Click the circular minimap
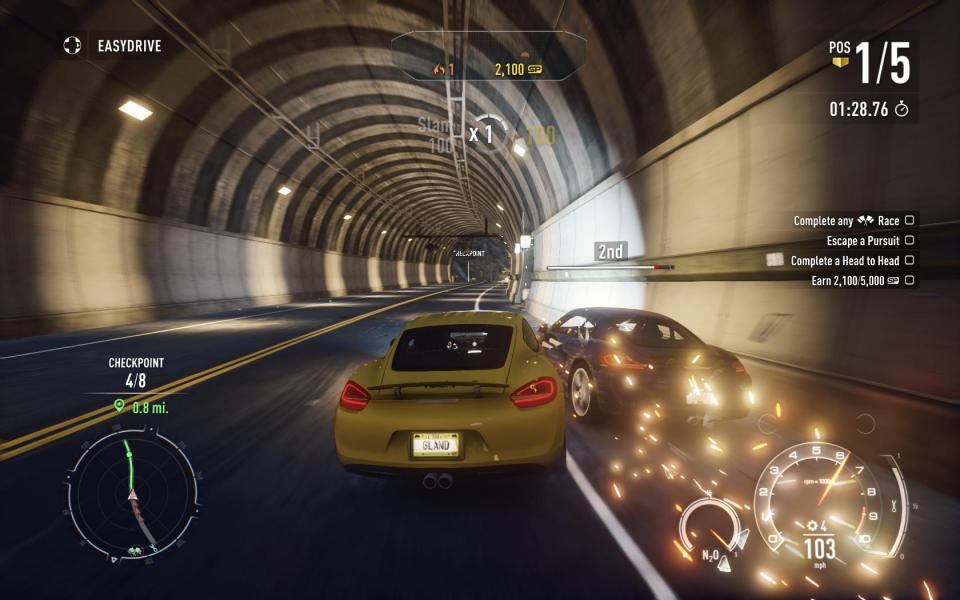This screenshot has height=600, width=960. [131, 495]
